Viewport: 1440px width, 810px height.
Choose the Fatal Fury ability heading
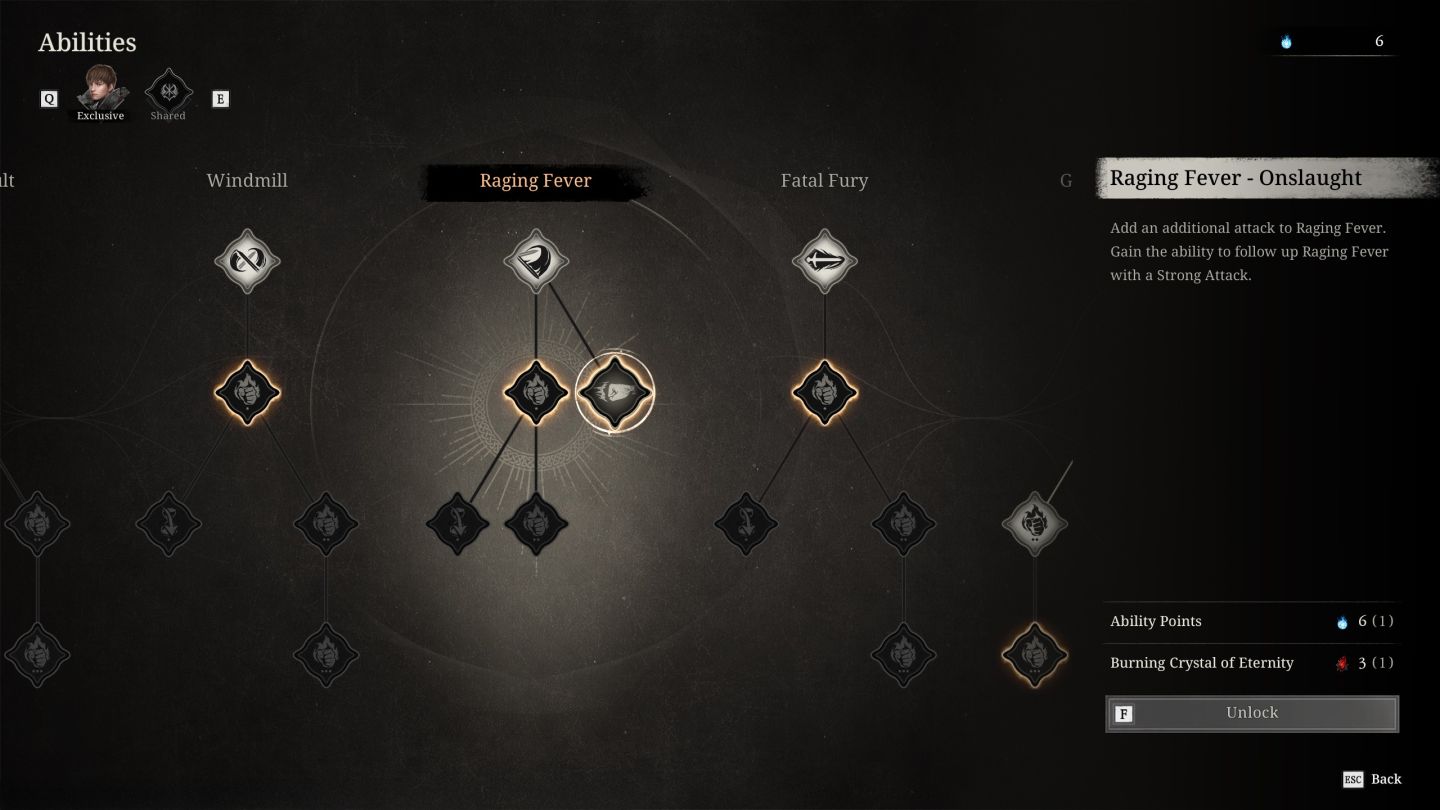tap(824, 181)
